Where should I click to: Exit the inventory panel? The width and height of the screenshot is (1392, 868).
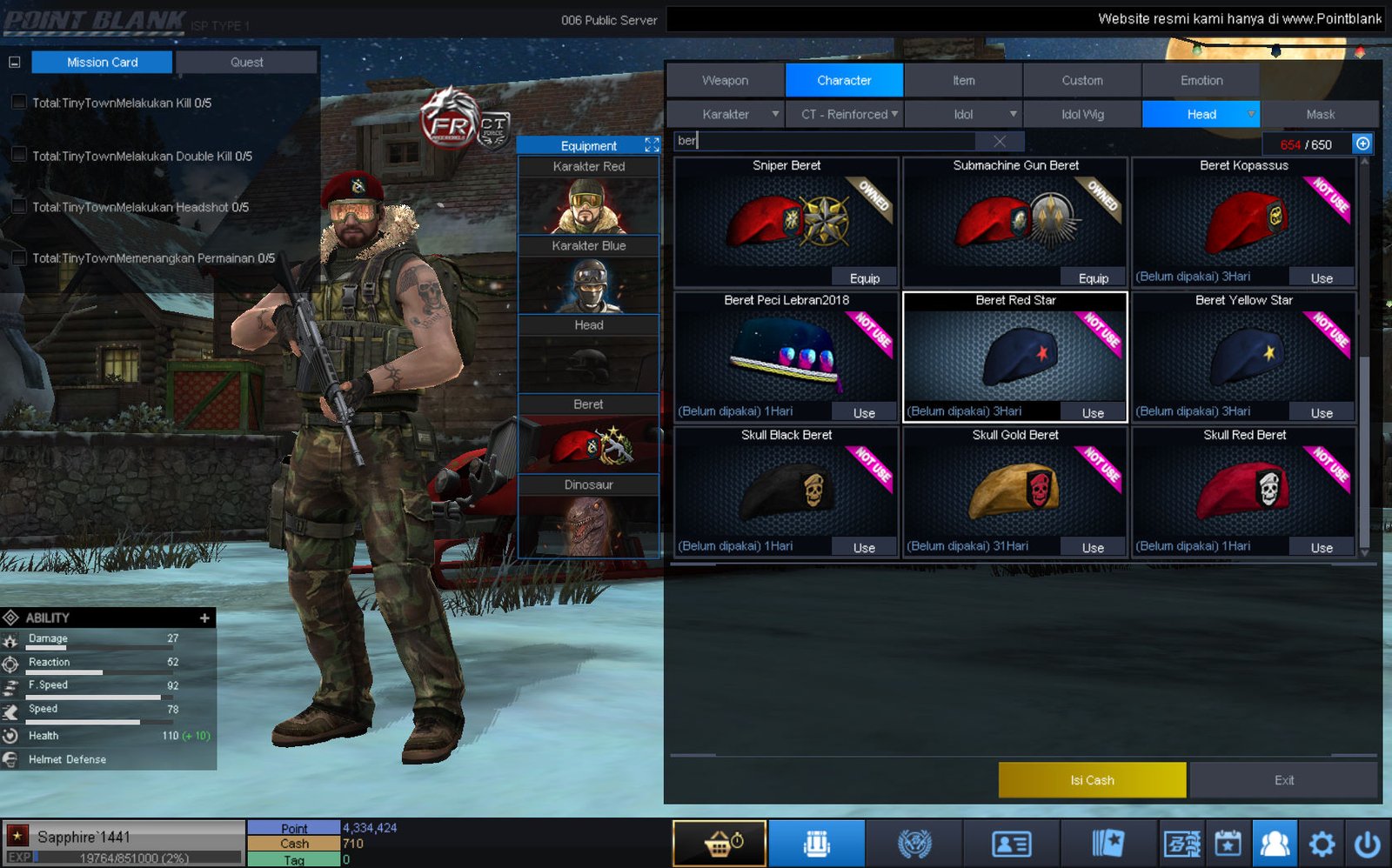tap(1284, 780)
